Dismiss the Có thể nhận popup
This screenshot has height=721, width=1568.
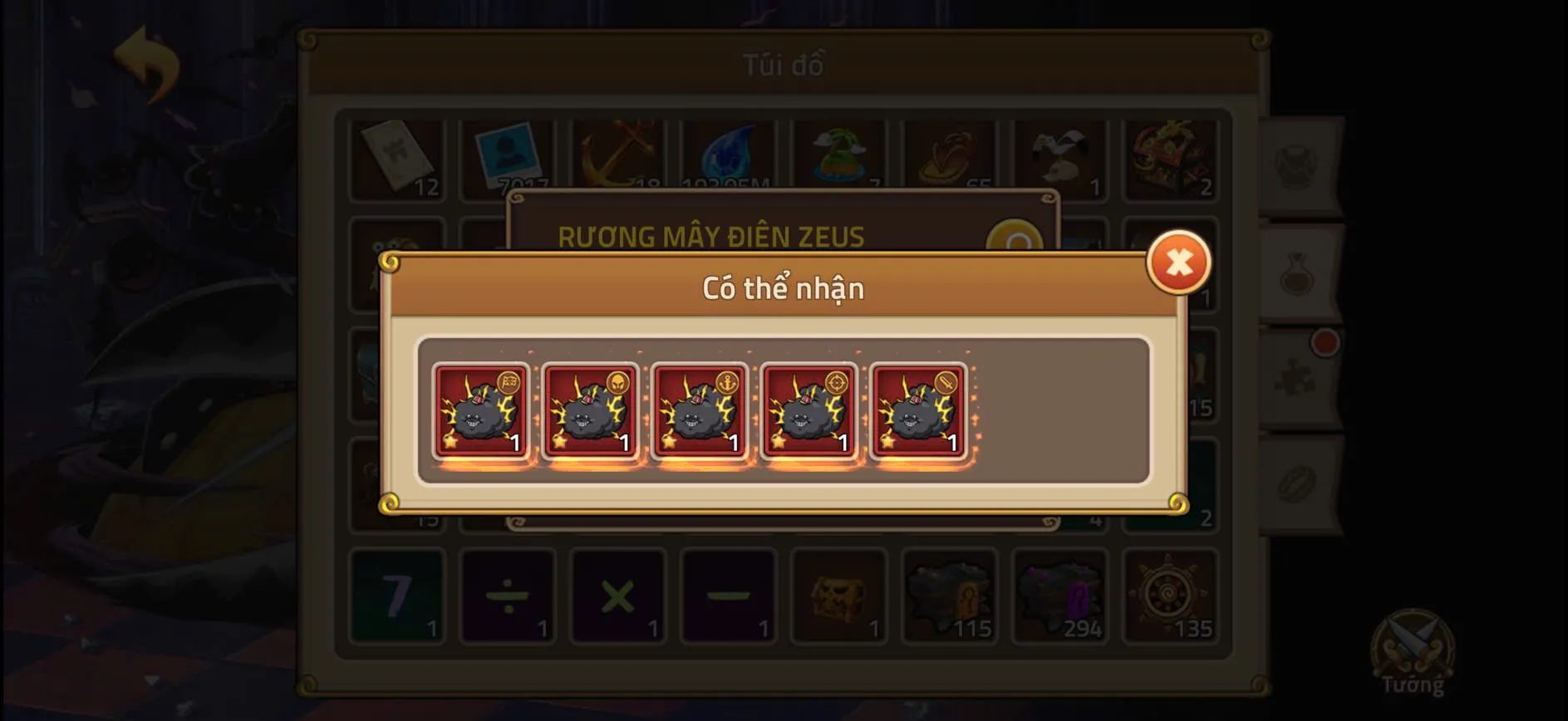coord(1177,262)
